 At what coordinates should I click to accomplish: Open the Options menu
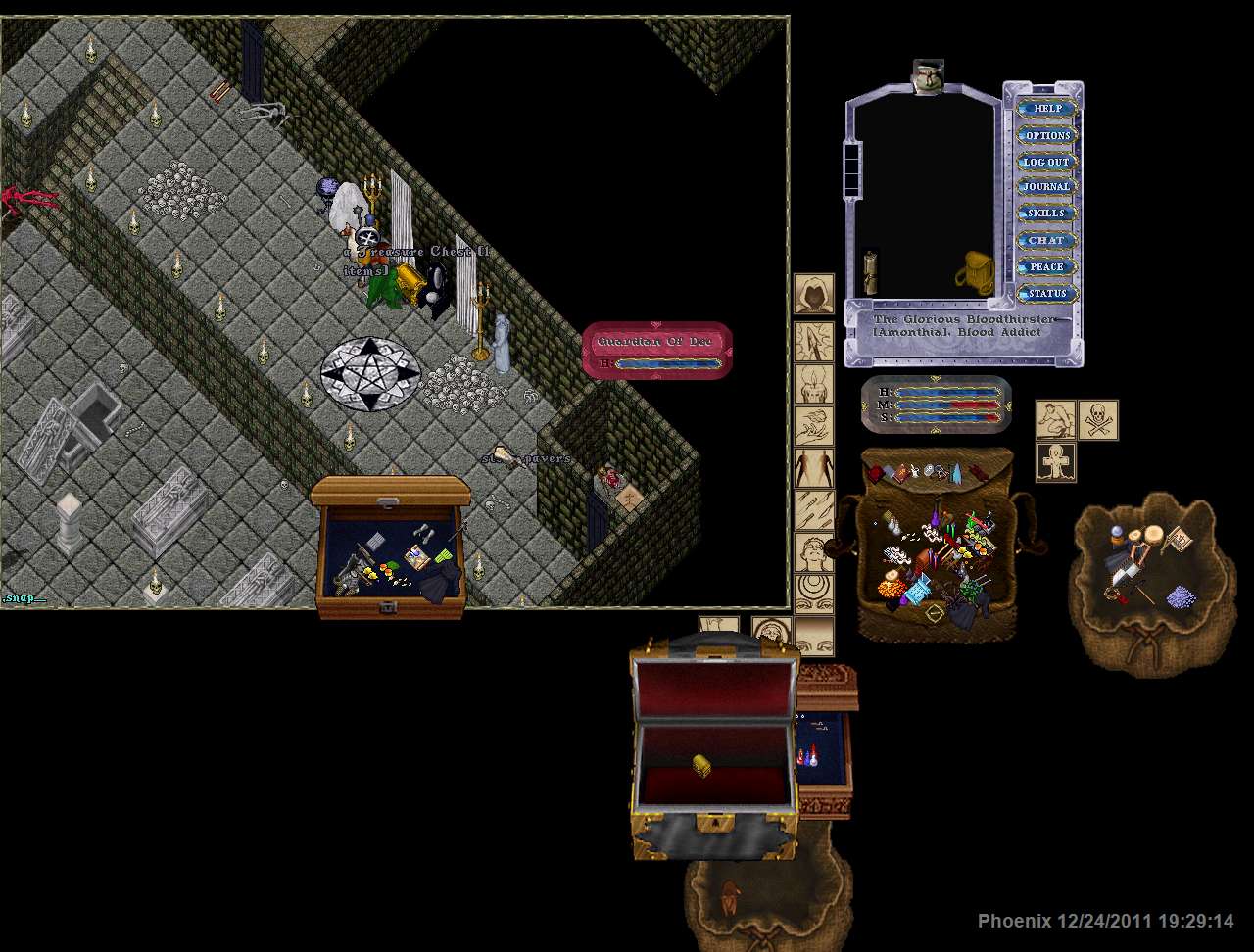click(x=1047, y=135)
